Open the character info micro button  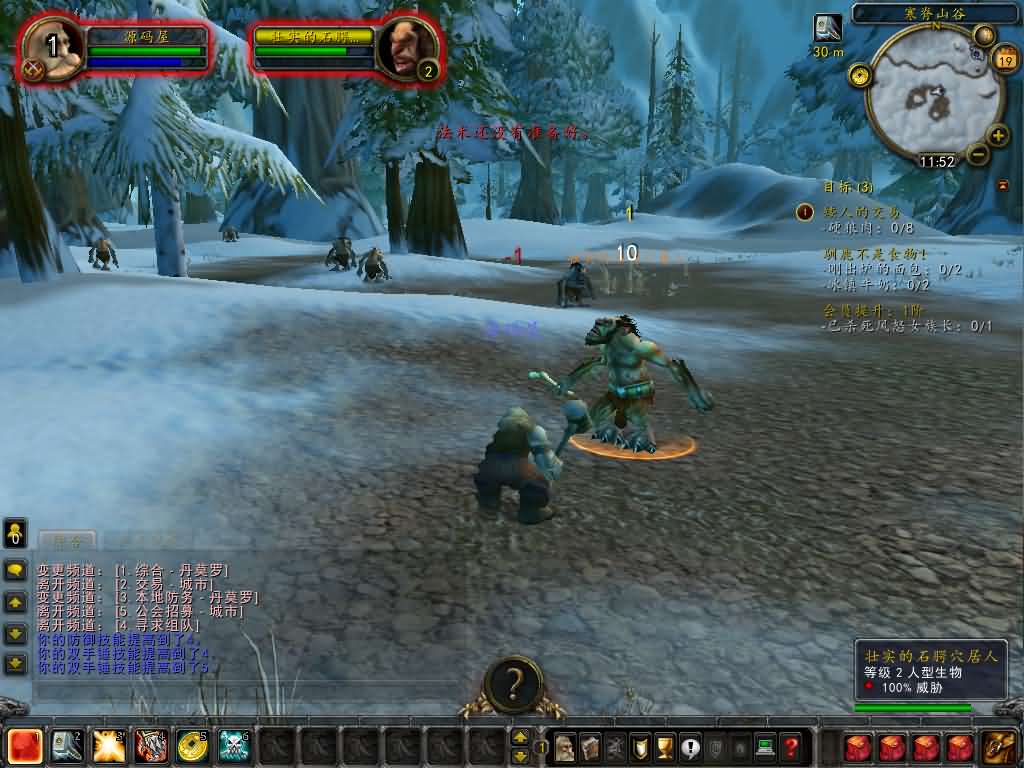point(565,747)
